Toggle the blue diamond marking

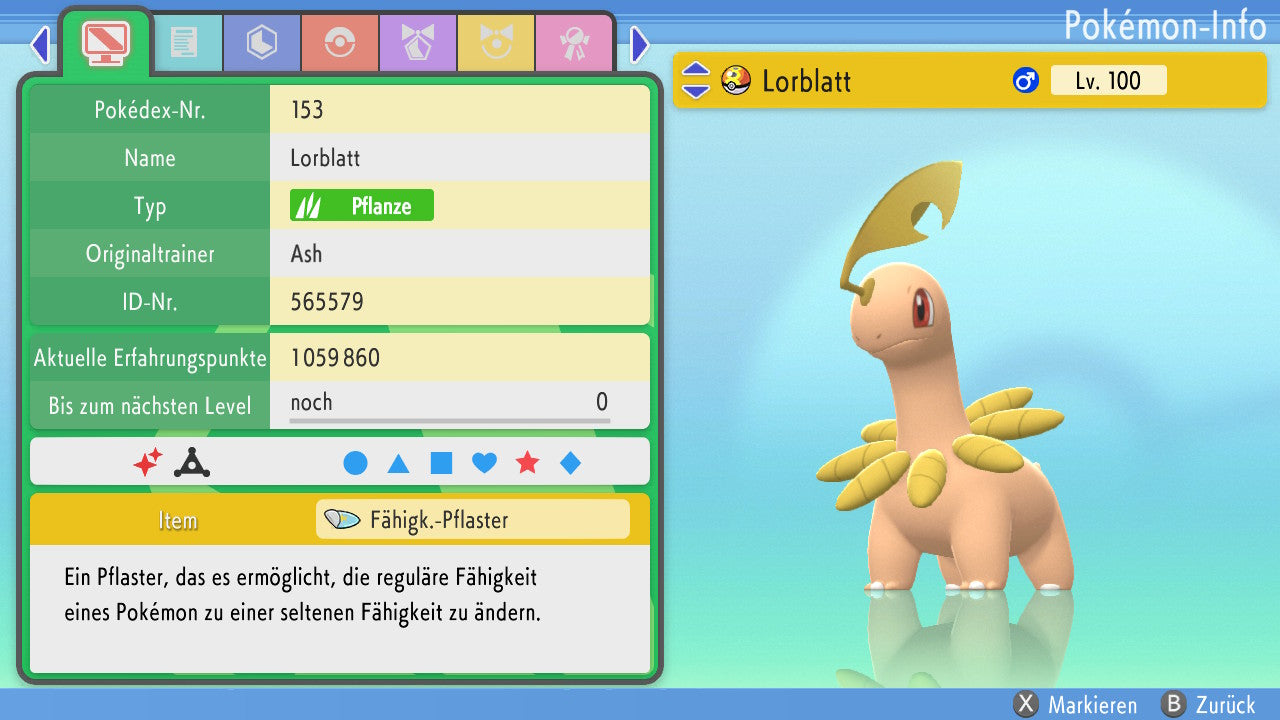click(570, 463)
